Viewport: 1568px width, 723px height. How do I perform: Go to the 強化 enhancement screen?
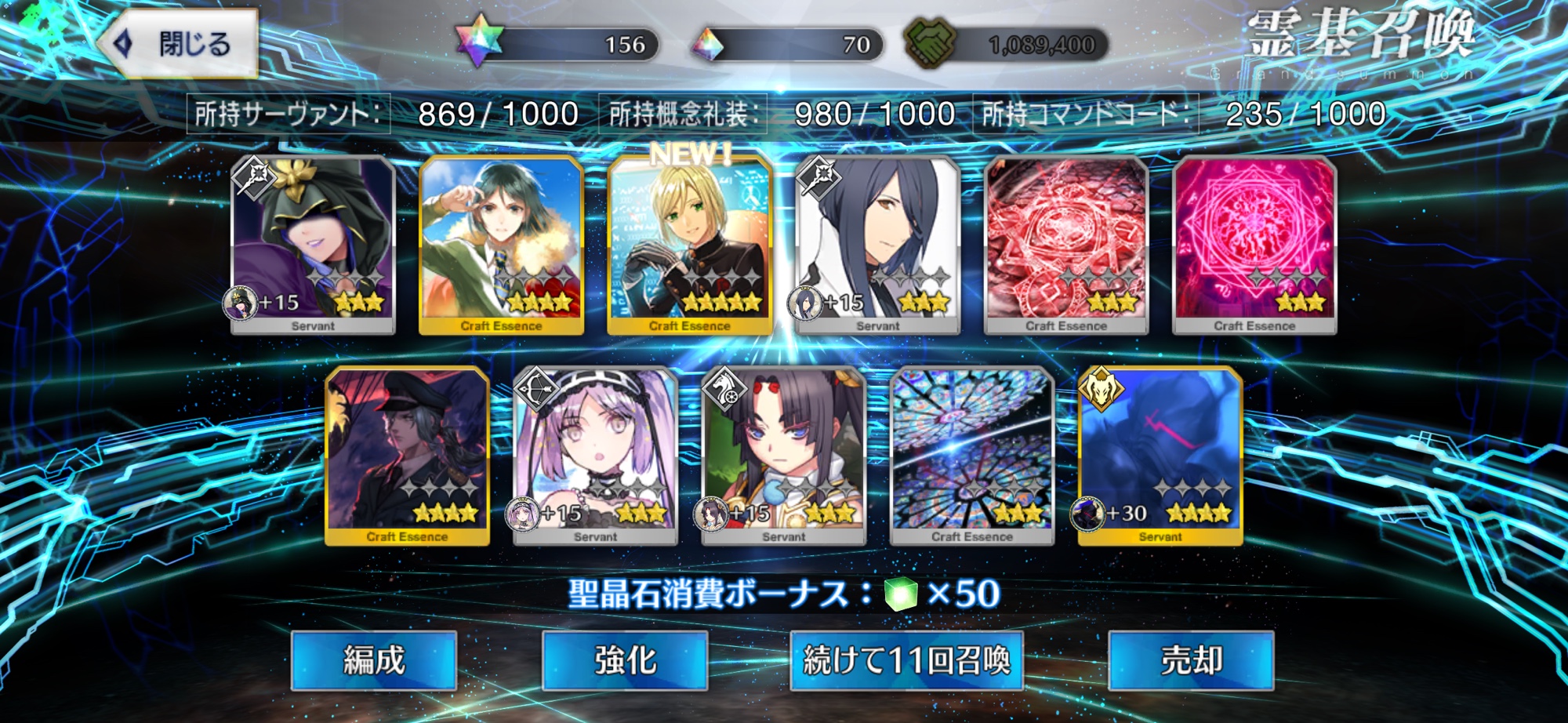625,660
